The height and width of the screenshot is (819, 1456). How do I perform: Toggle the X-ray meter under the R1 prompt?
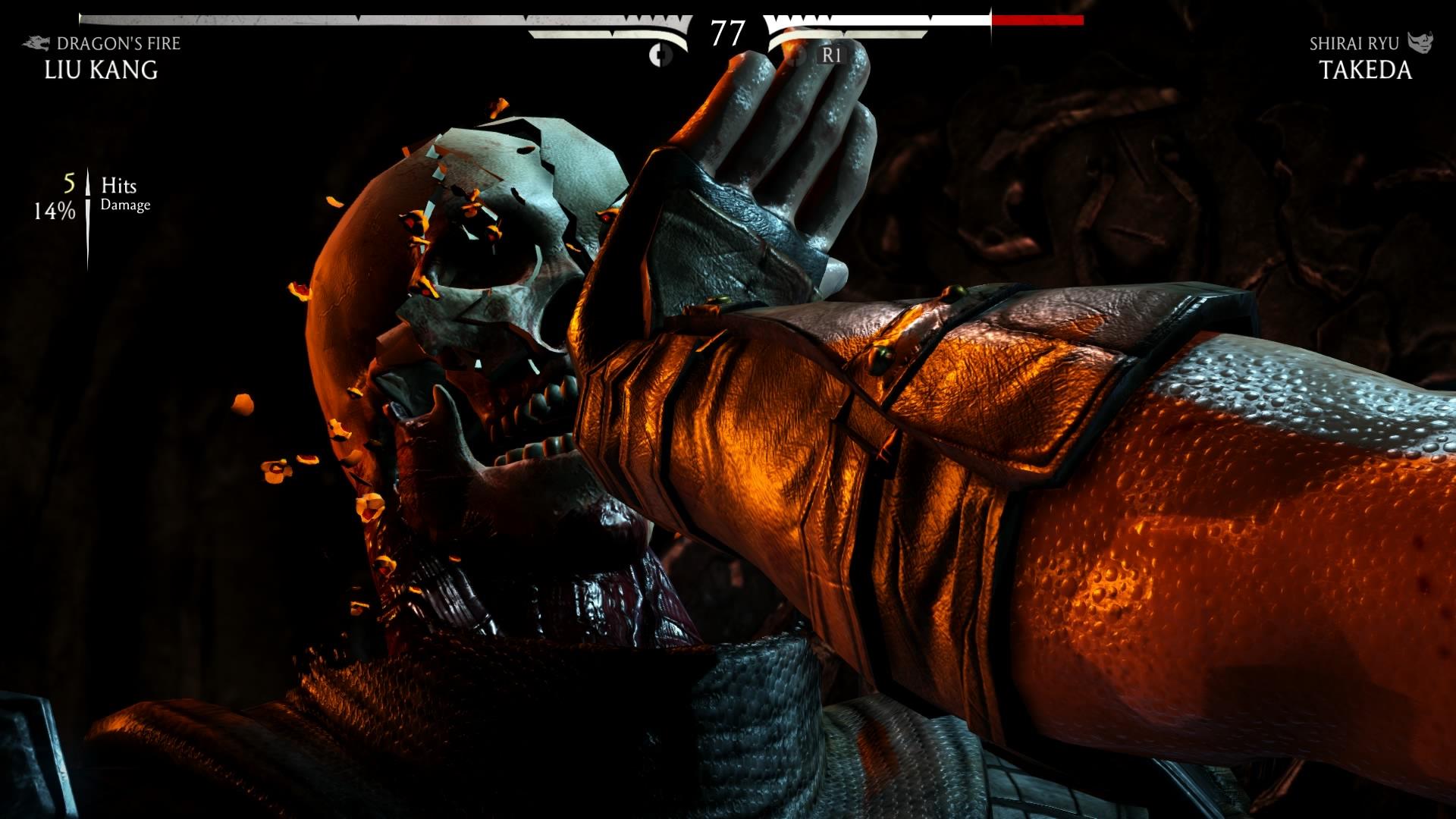[x=830, y=55]
